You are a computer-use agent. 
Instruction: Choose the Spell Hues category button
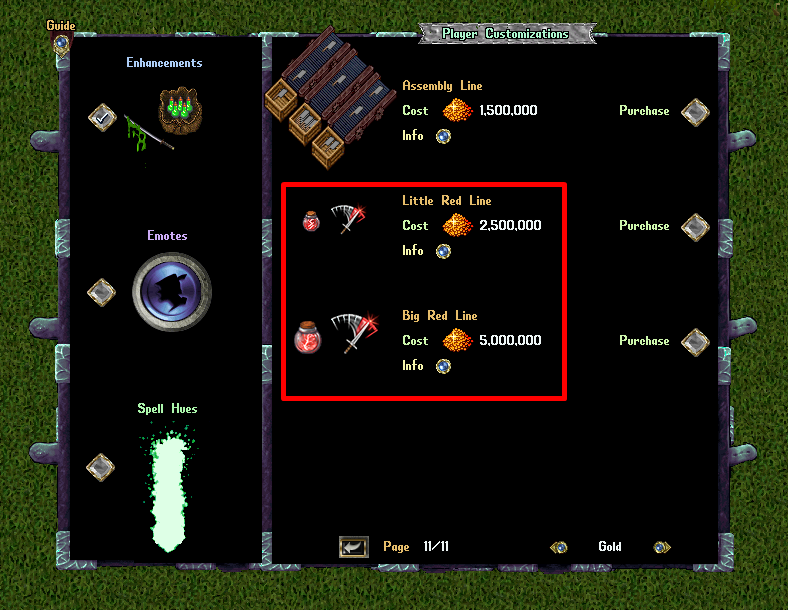pyautogui.click(x=101, y=466)
